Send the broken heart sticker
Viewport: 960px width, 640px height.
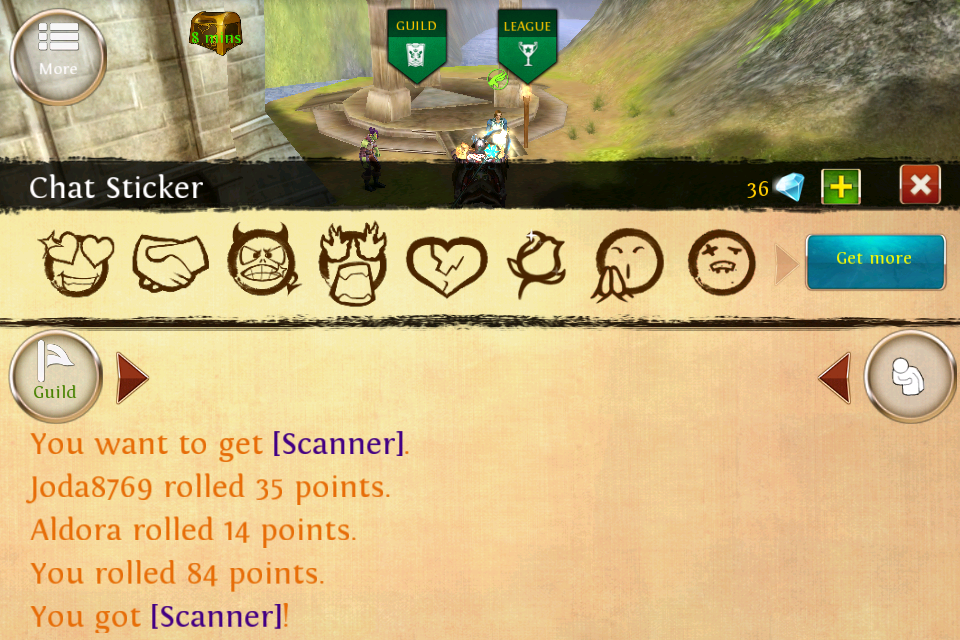coord(446,265)
